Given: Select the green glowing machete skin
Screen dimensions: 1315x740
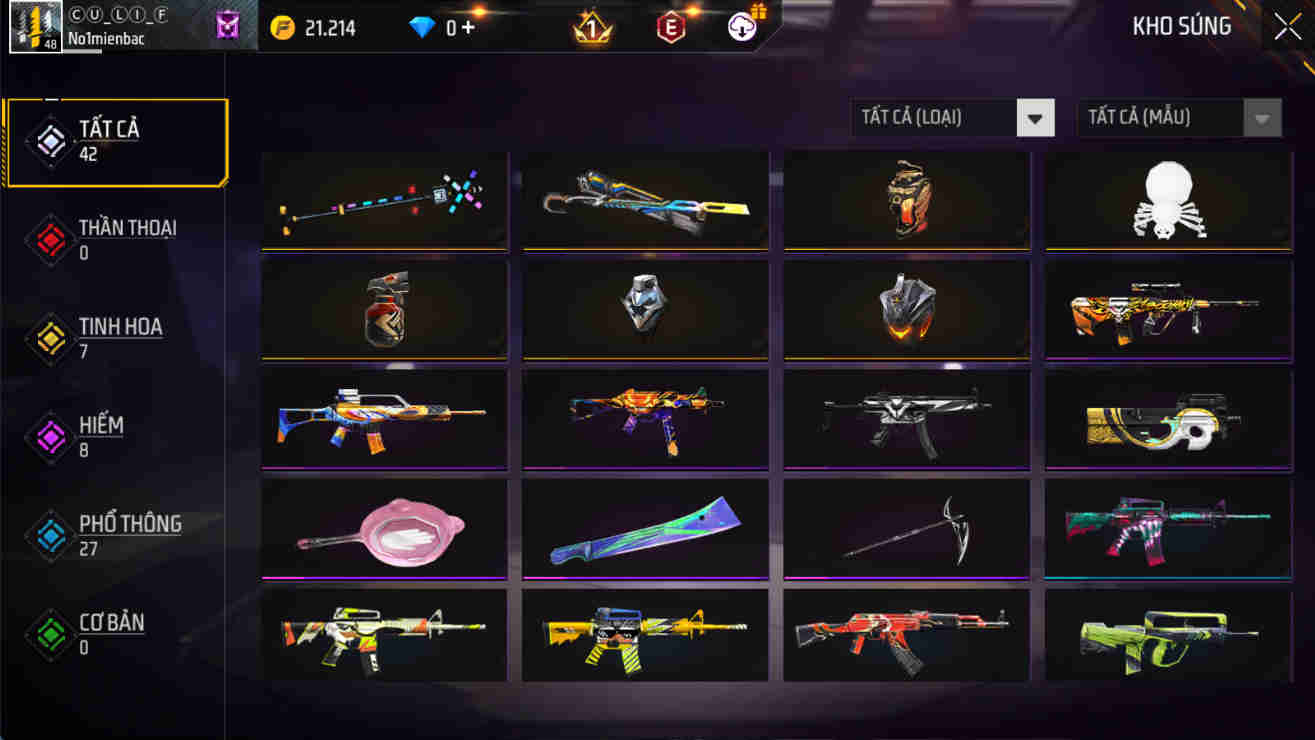Looking at the screenshot, I should [x=644, y=531].
